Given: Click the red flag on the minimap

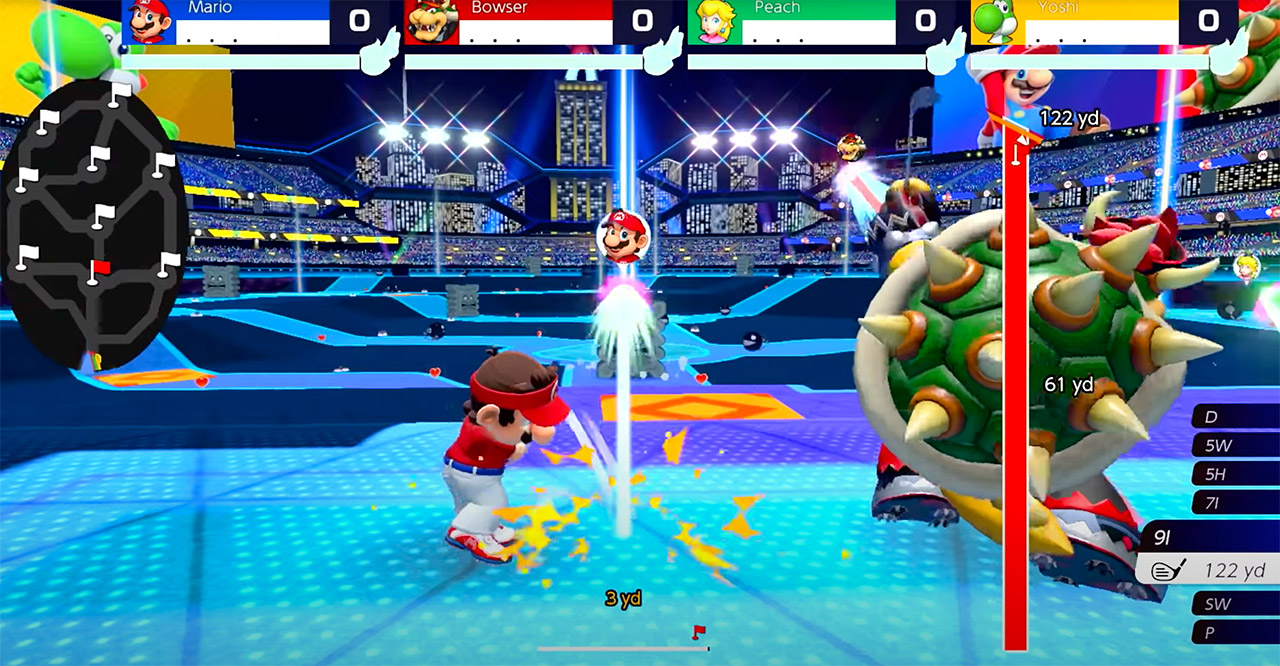Looking at the screenshot, I should tap(100, 267).
